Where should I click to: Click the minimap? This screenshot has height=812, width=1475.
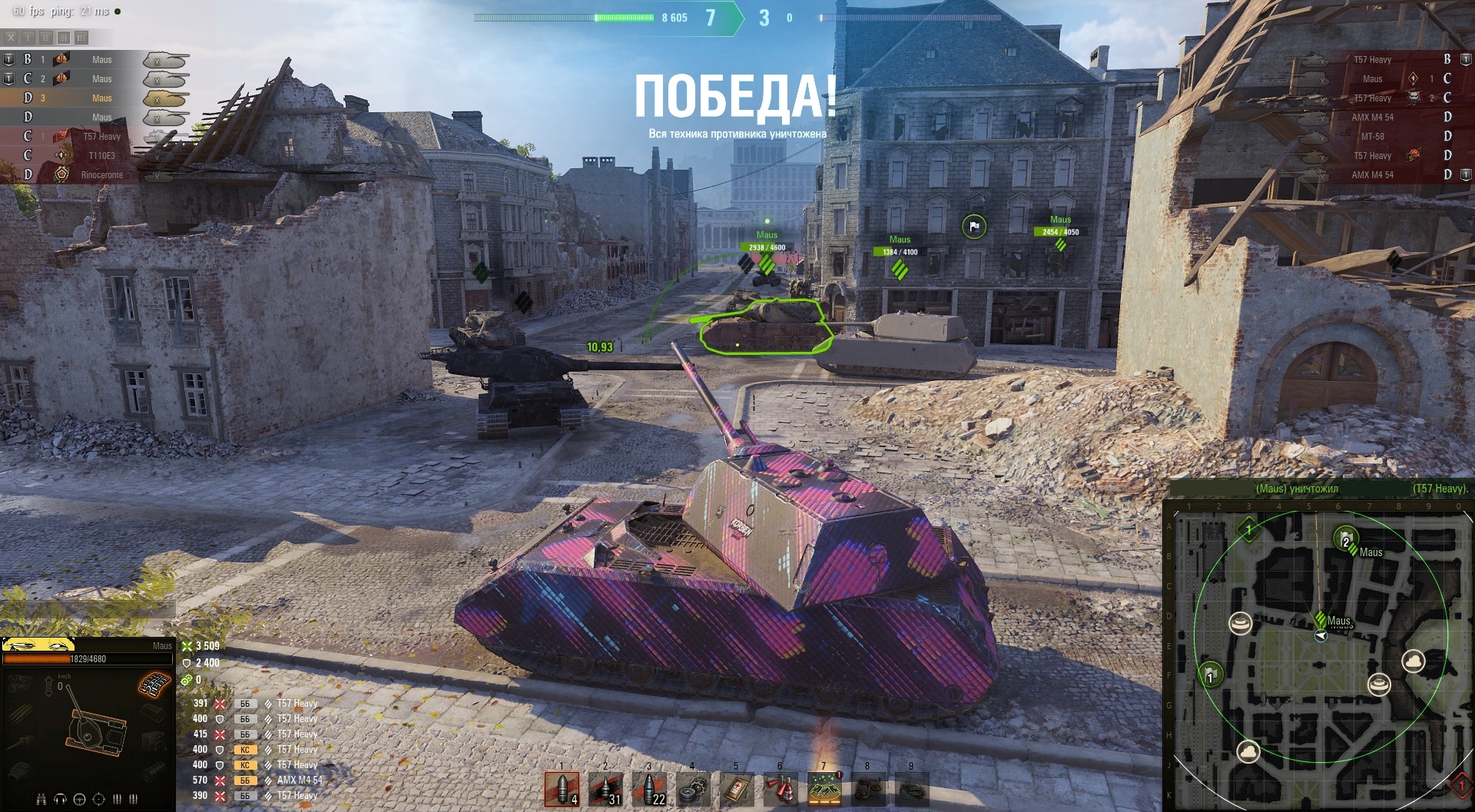click(1318, 653)
